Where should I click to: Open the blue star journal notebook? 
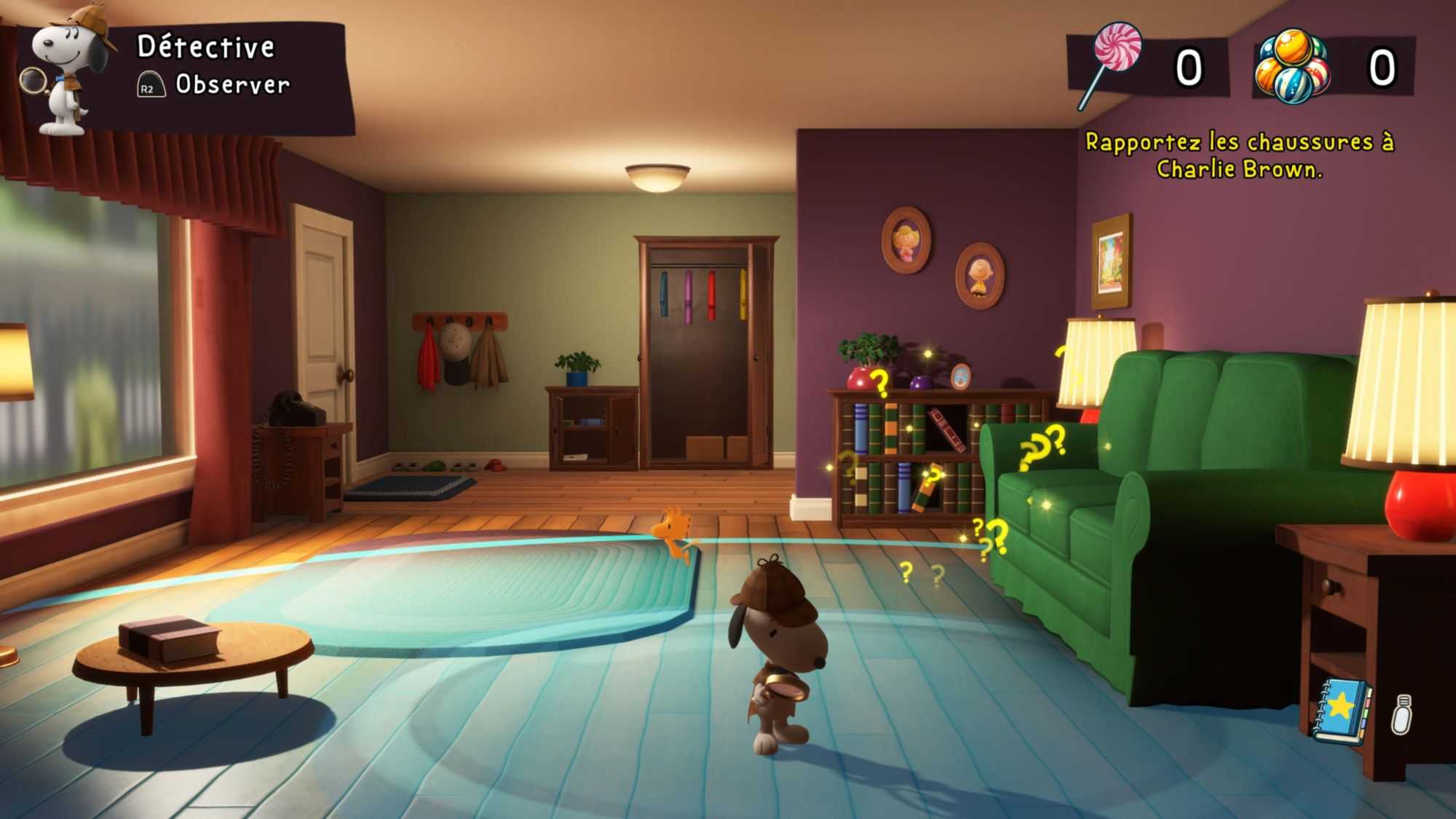(1341, 711)
